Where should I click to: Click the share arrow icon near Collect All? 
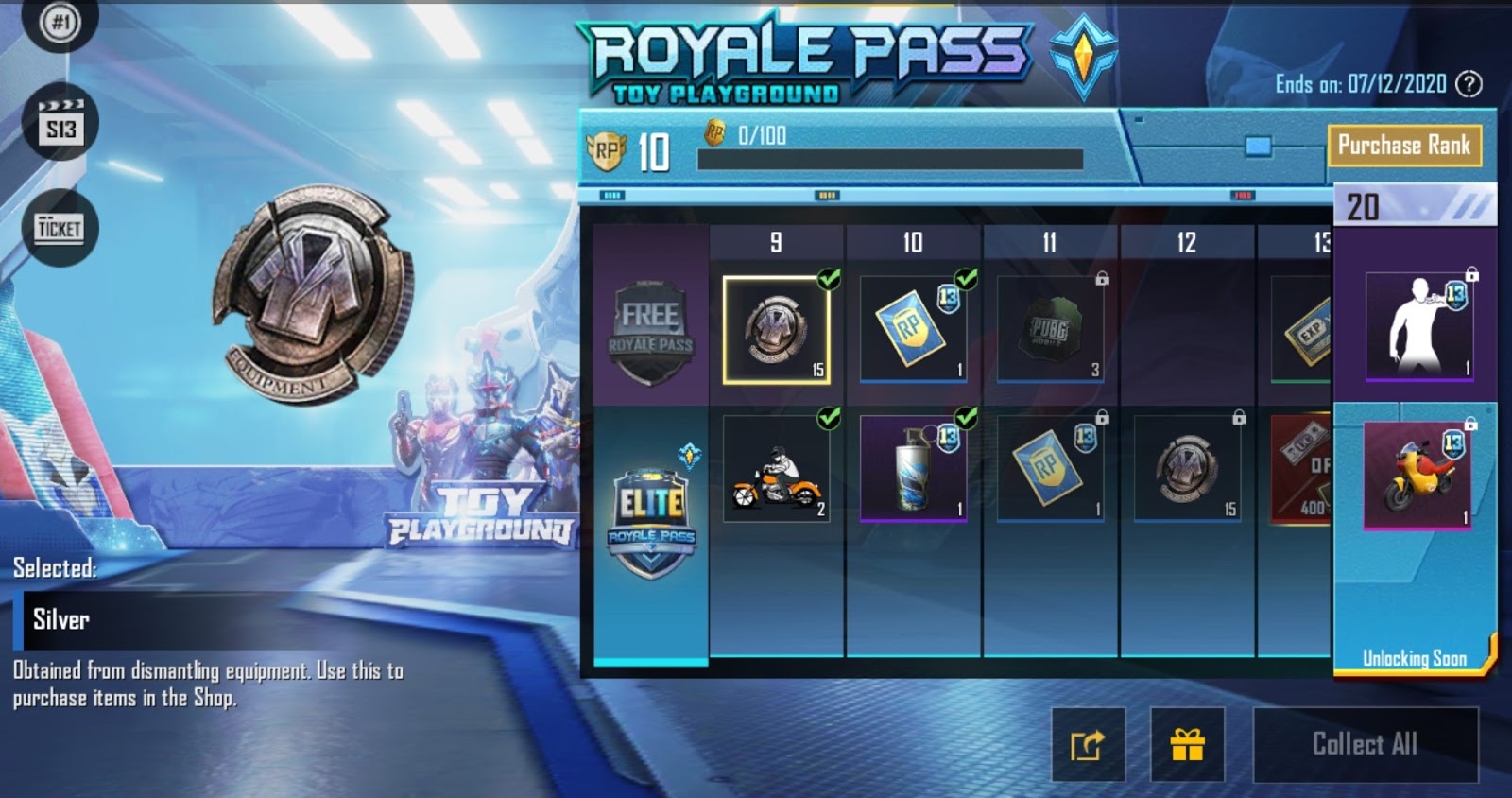1089,744
